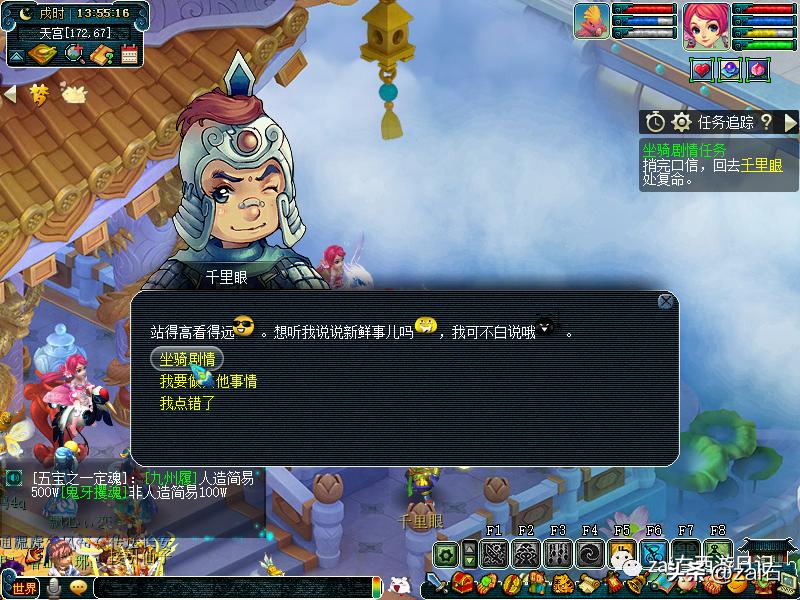This screenshot has width=800, height=600.
Task: Collapse the 任务追踪 panel with the arrow
Action: coord(790,122)
